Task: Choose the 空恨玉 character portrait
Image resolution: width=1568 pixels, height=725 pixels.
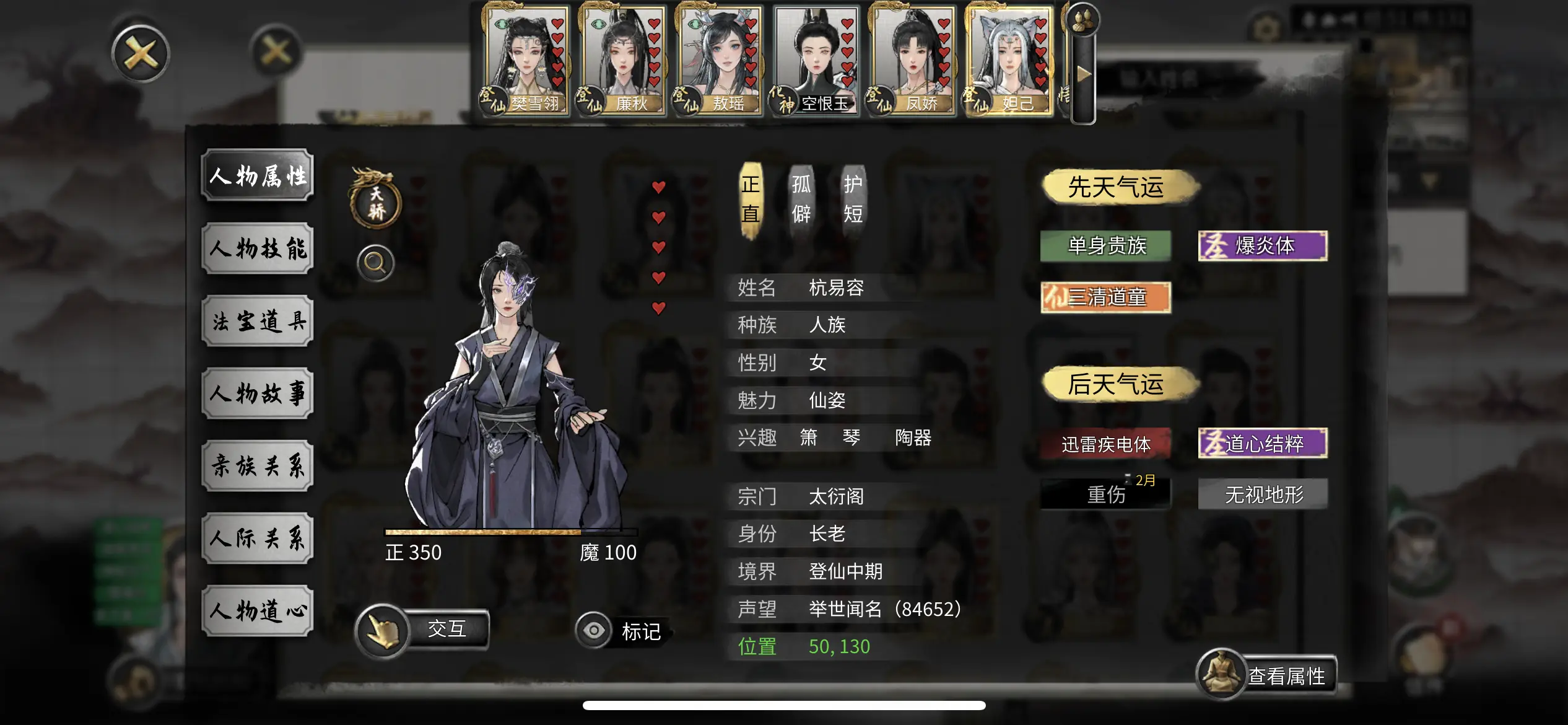Action: (x=816, y=60)
